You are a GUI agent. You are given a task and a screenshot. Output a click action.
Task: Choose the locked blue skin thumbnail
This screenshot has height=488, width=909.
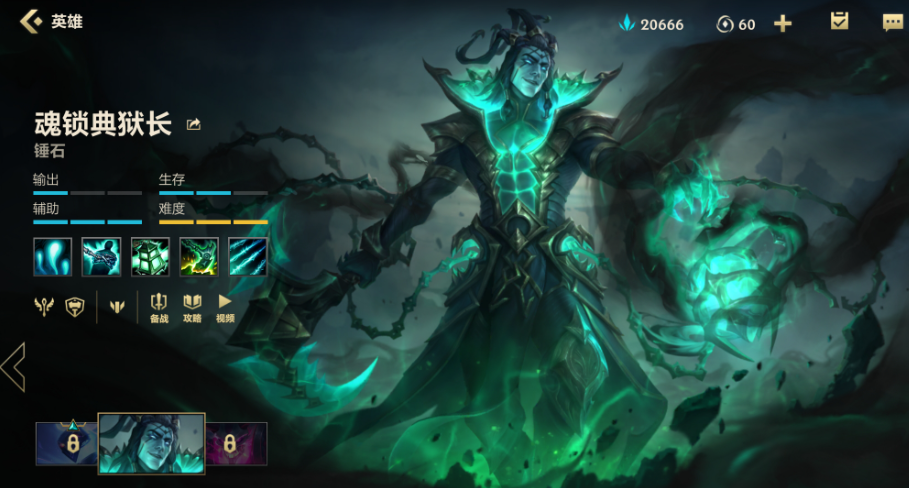[66, 443]
